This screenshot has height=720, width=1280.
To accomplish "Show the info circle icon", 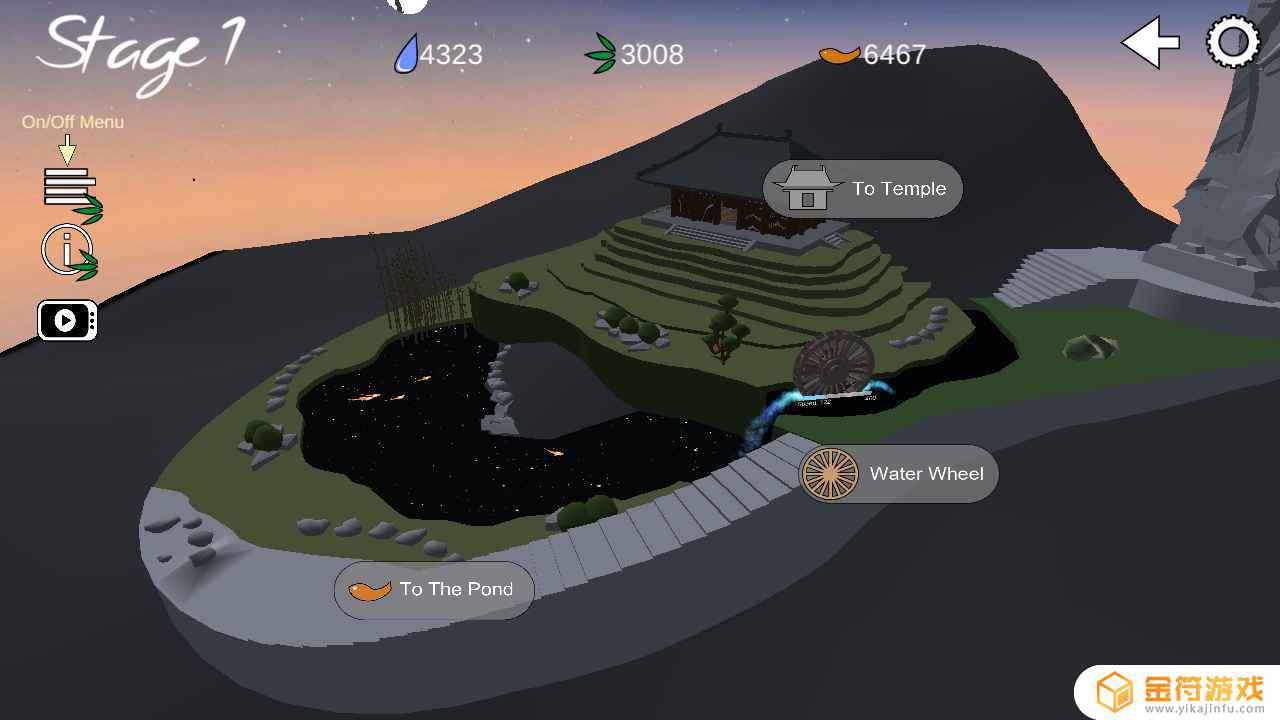I will 68,251.
